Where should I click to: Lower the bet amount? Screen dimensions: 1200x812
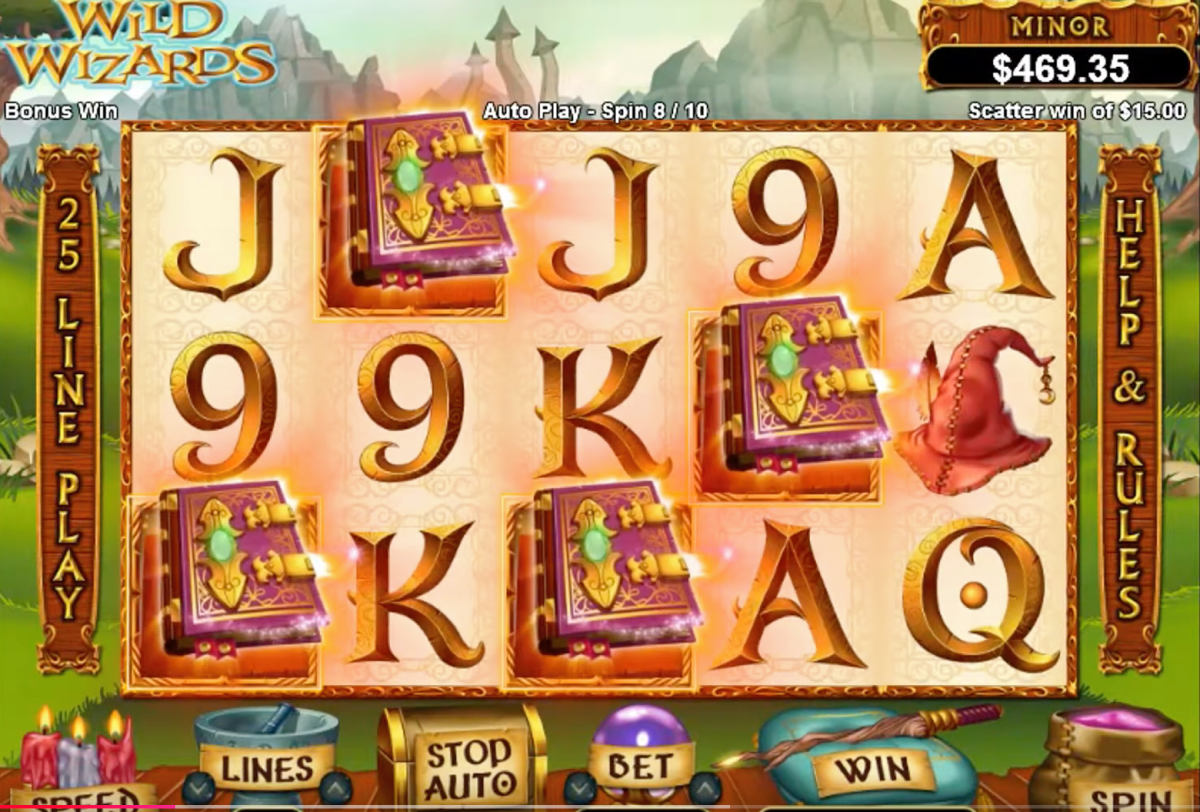click(578, 787)
